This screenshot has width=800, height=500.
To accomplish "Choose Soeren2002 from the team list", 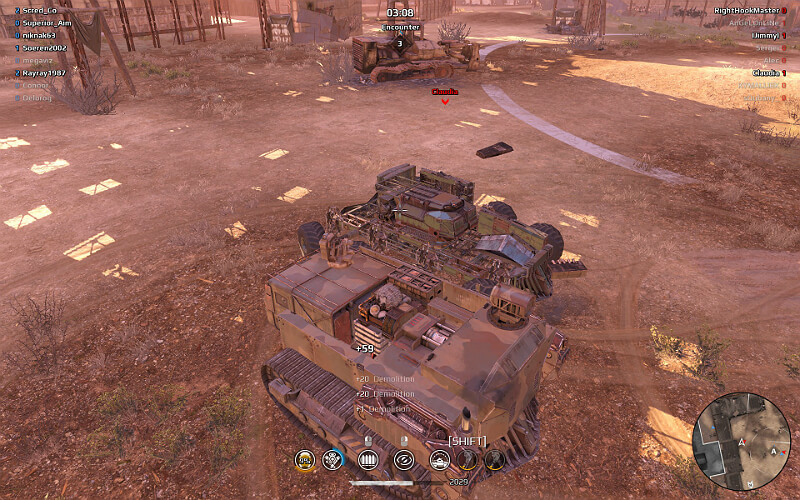I will (46, 48).
